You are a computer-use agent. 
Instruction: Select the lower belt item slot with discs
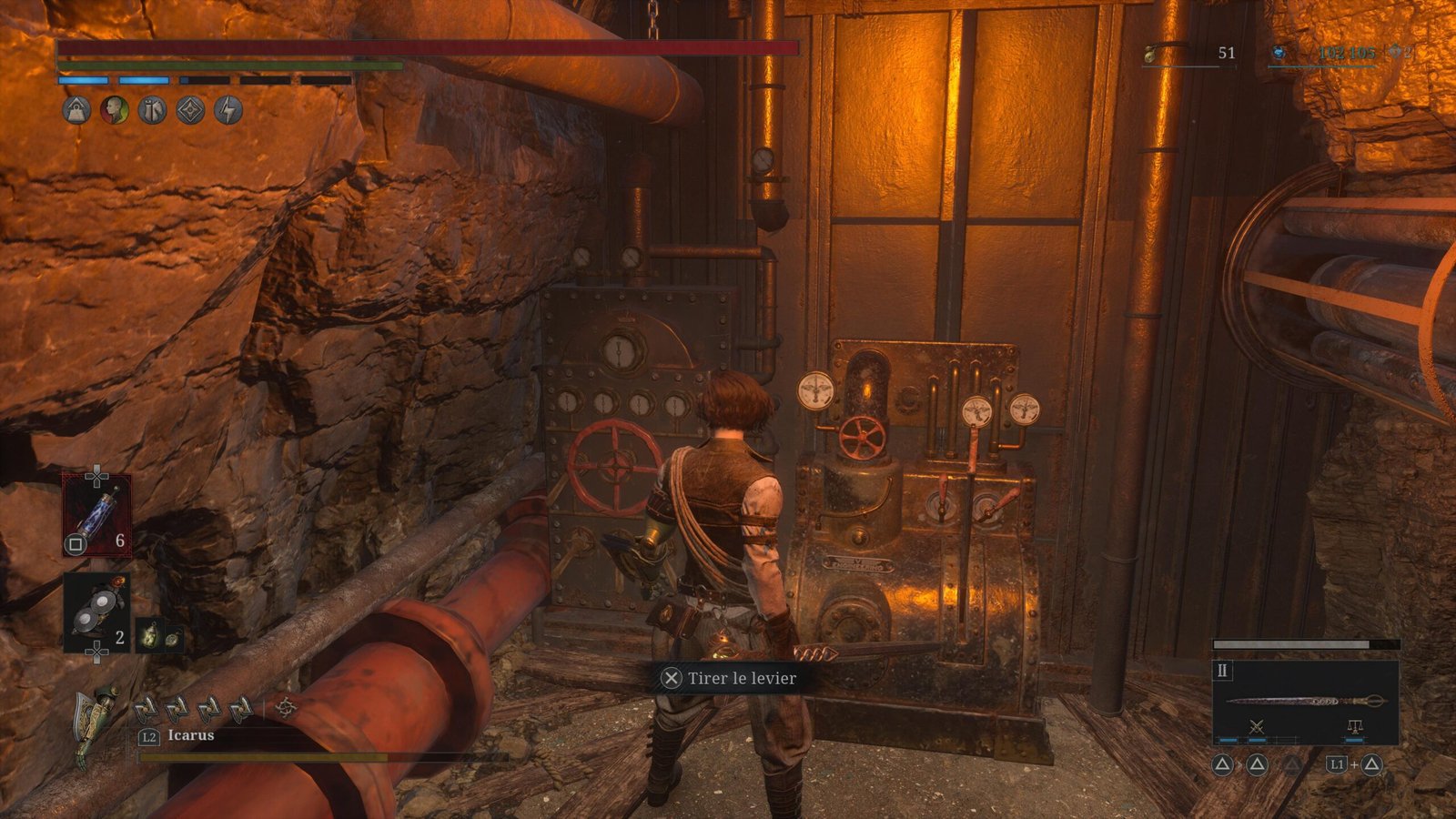pyautogui.click(x=96, y=612)
